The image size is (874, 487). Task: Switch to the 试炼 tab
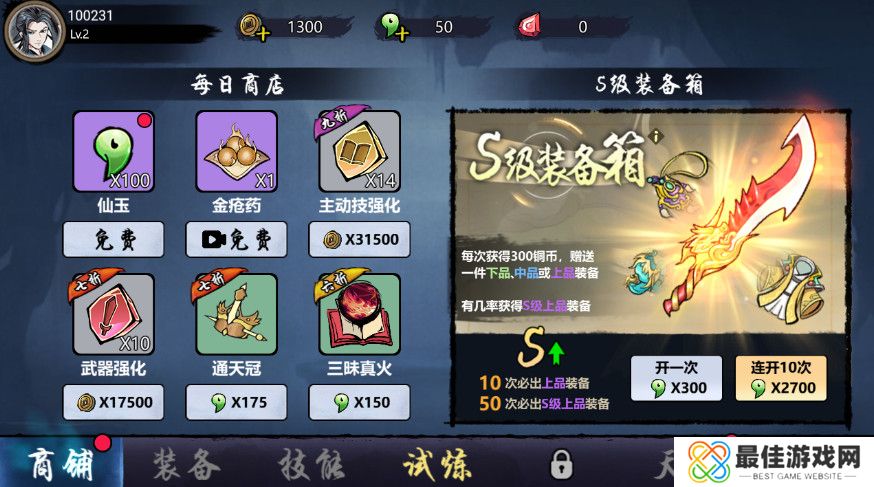click(438, 465)
